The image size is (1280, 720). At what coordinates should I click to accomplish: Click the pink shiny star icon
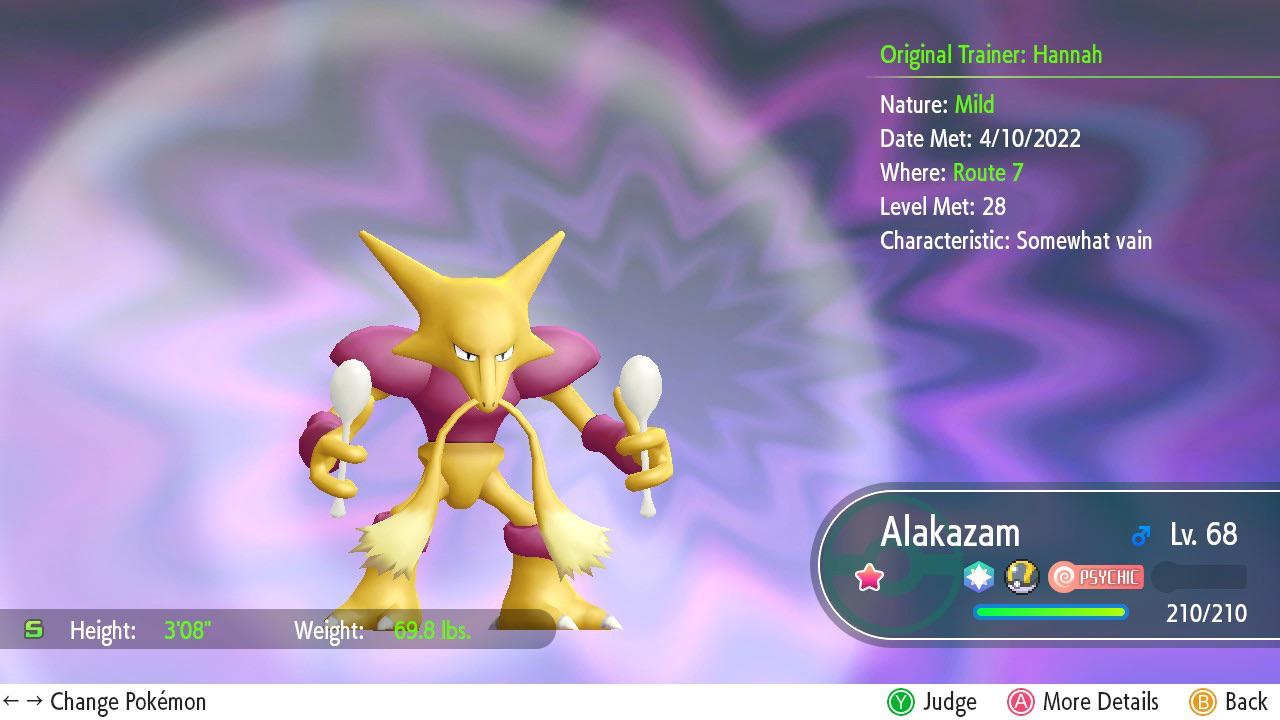coord(869,577)
